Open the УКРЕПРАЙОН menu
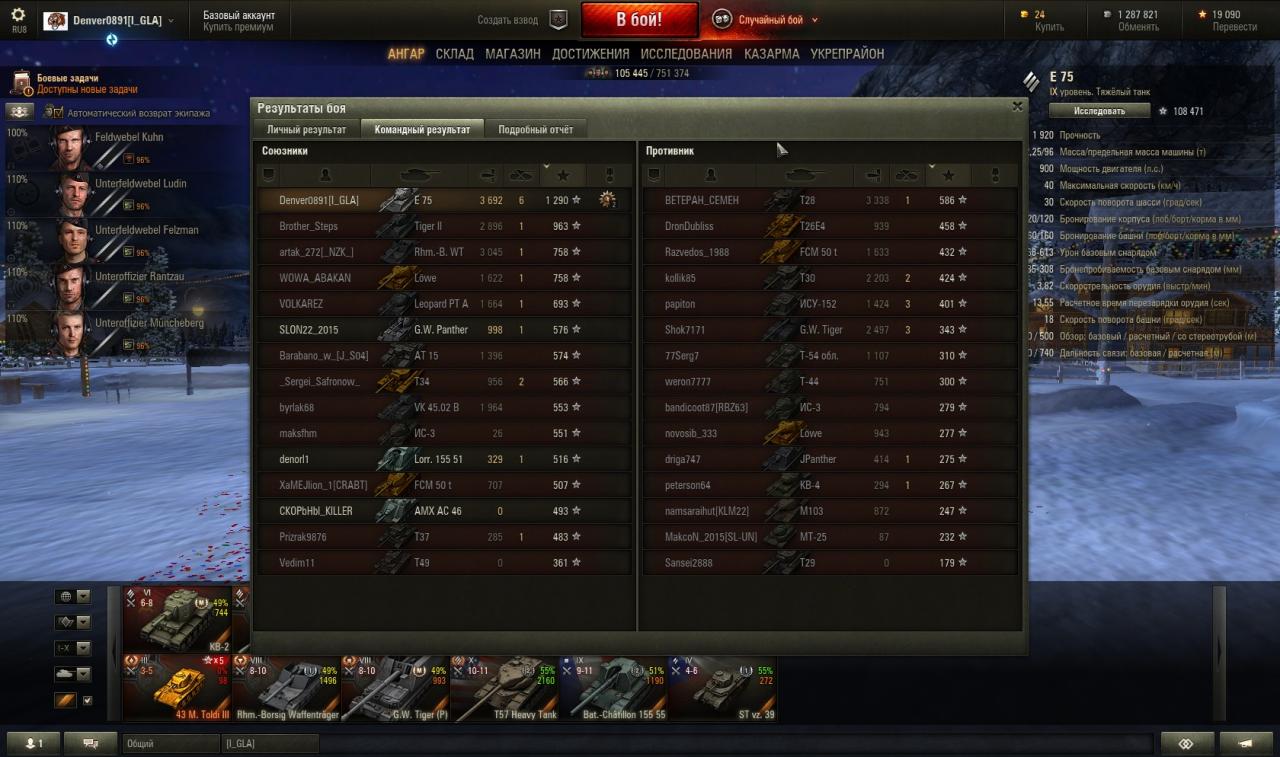Image resolution: width=1280 pixels, height=757 pixels. tap(847, 54)
